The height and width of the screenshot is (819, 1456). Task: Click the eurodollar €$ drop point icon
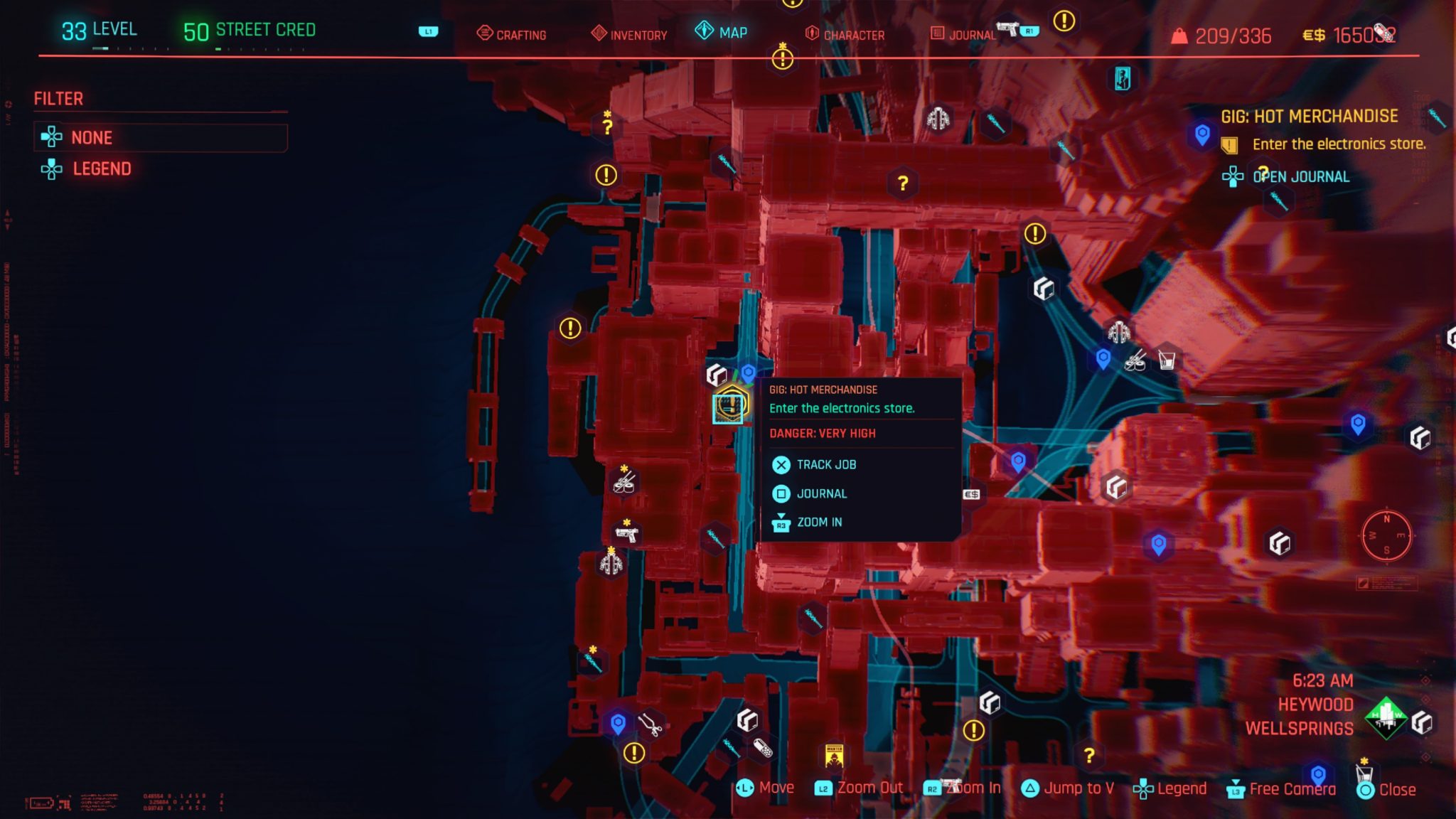[x=970, y=493]
